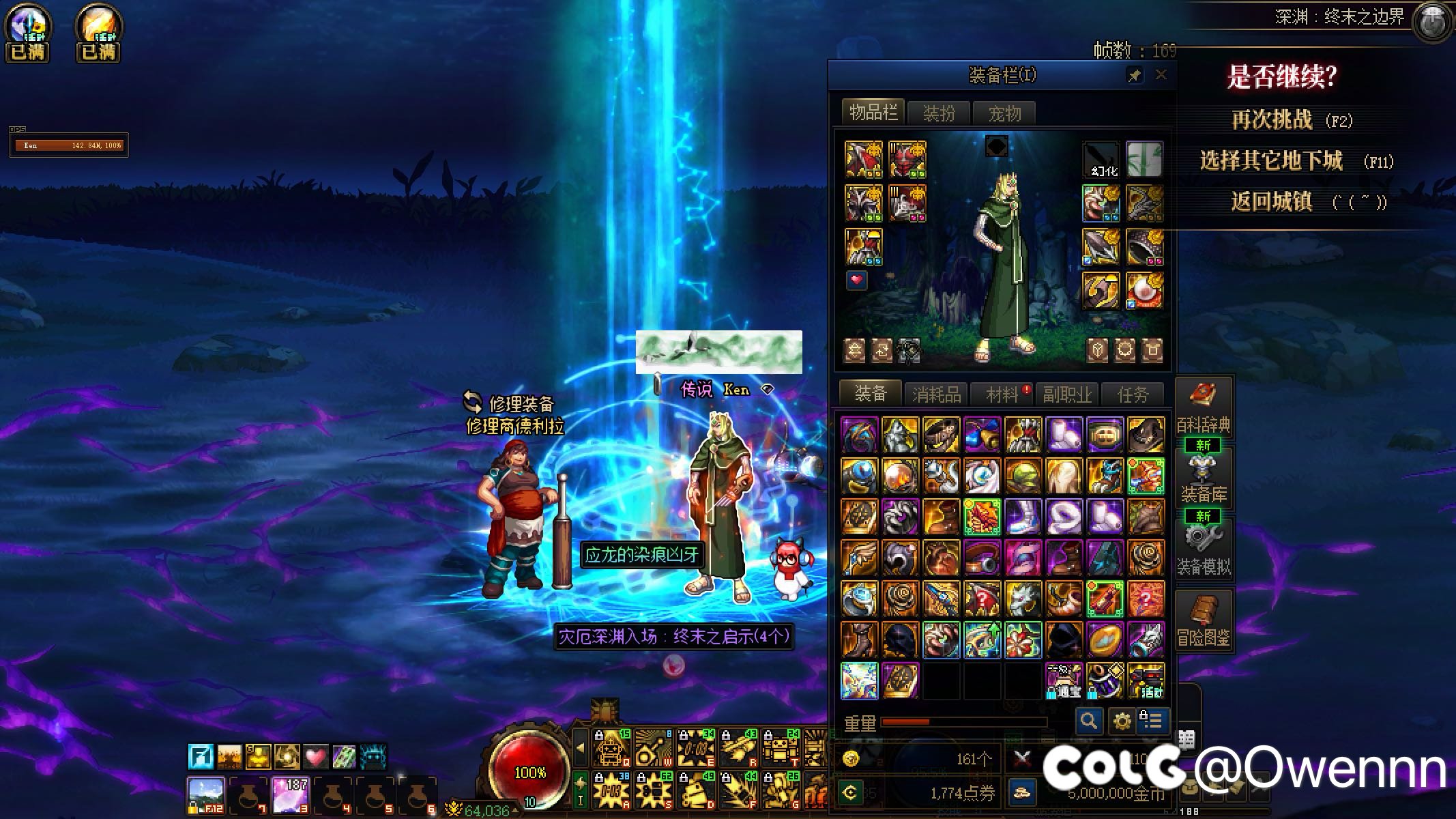Screen dimensions: 1456x819
Task: Click the magnifying glass search button
Action: pyautogui.click(x=1089, y=720)
